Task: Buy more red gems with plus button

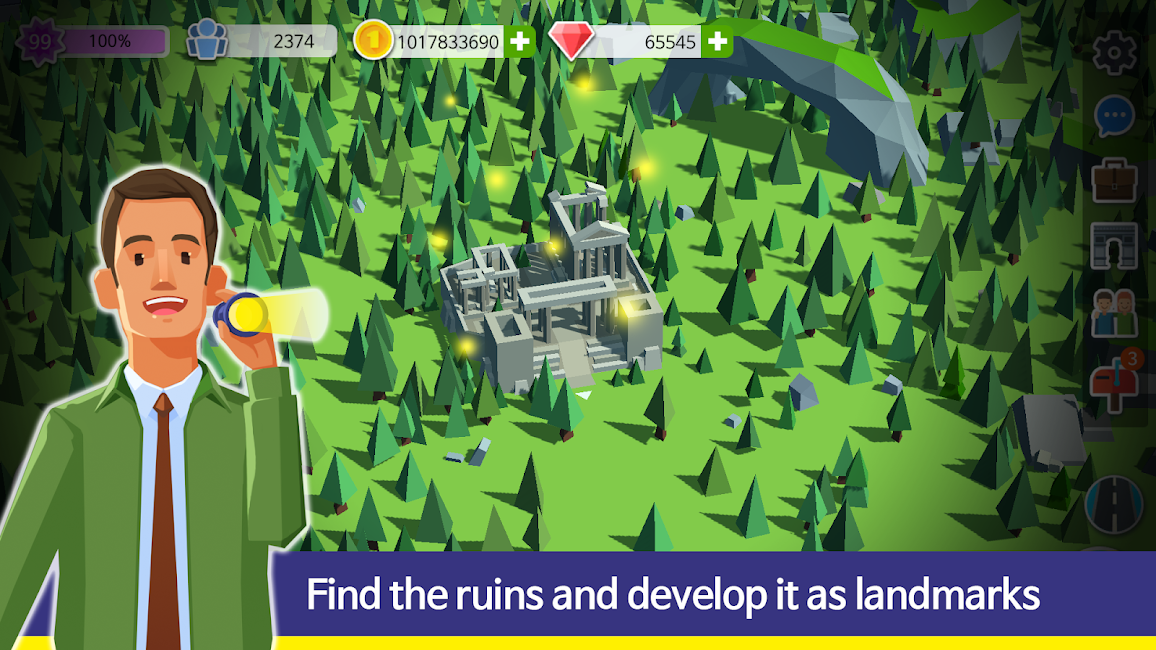Action: coord(717,41)
